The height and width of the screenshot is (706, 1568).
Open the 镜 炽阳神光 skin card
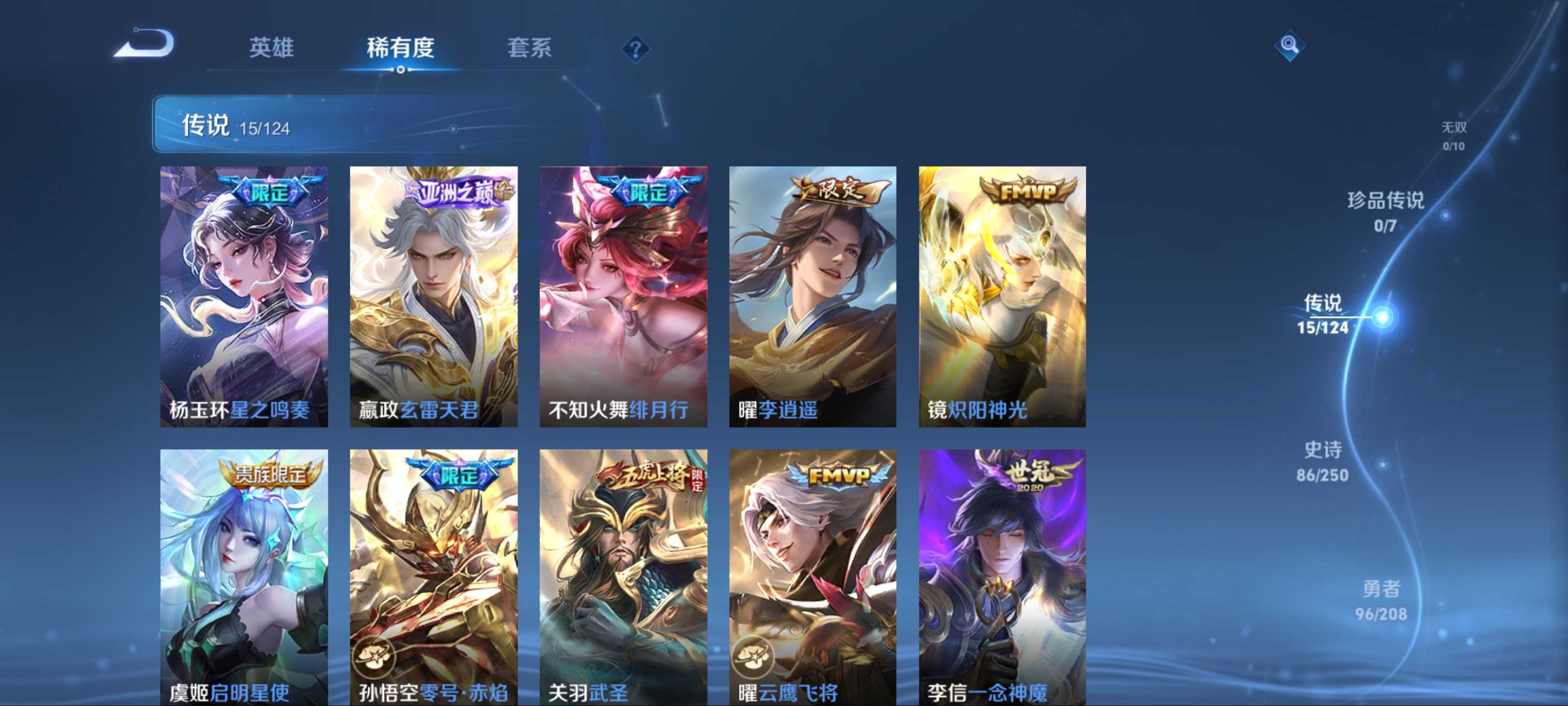[x=1002, y=296]
